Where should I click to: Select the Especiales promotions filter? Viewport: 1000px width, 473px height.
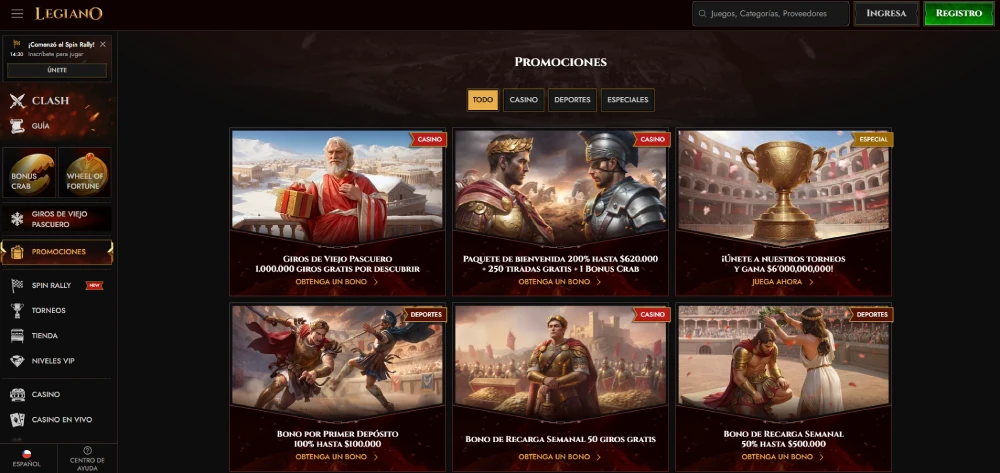628,99
